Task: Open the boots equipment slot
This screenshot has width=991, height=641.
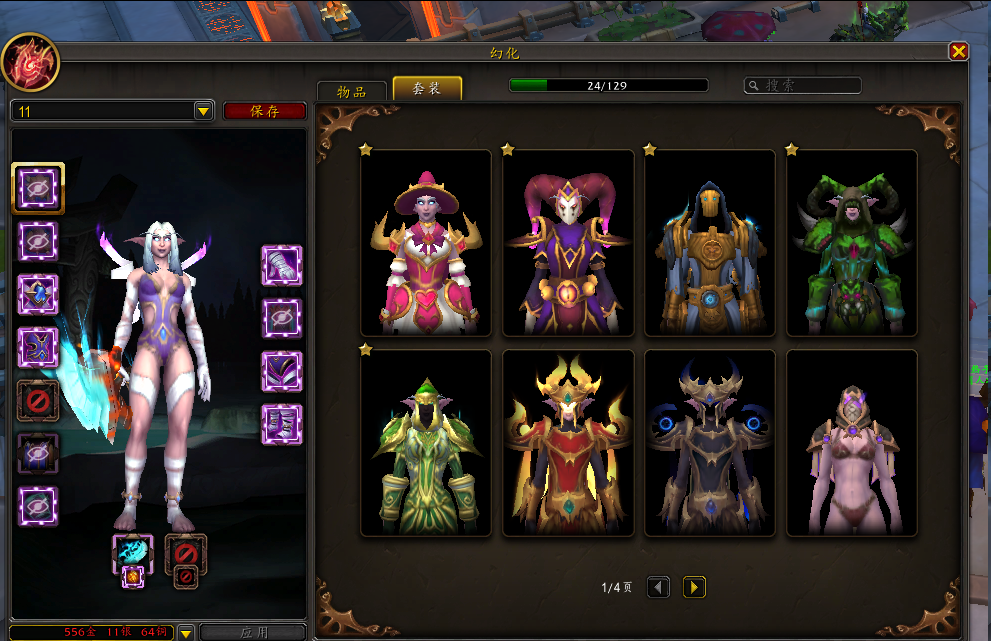Action: 282,424
